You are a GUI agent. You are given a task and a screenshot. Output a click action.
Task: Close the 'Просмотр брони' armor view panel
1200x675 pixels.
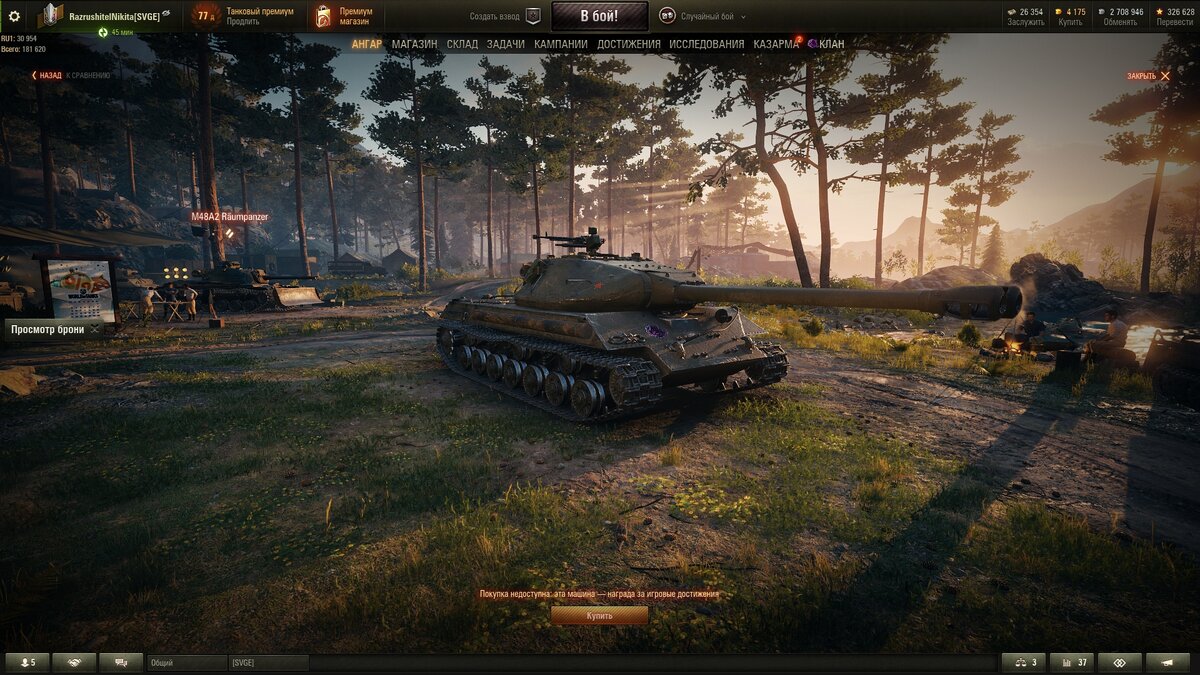click(95, 329)
